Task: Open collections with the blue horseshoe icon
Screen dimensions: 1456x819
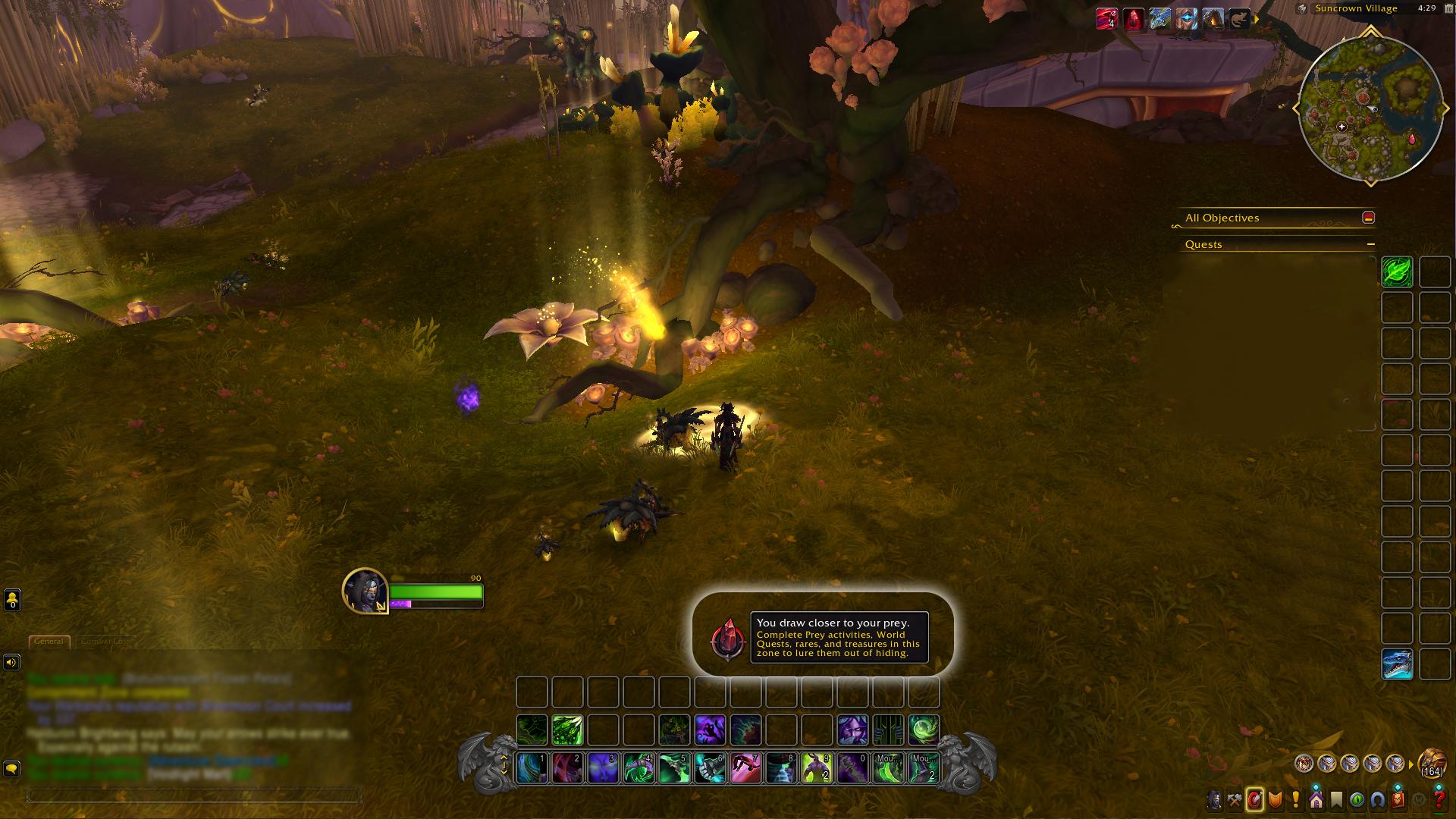Action: point(1378,799)
